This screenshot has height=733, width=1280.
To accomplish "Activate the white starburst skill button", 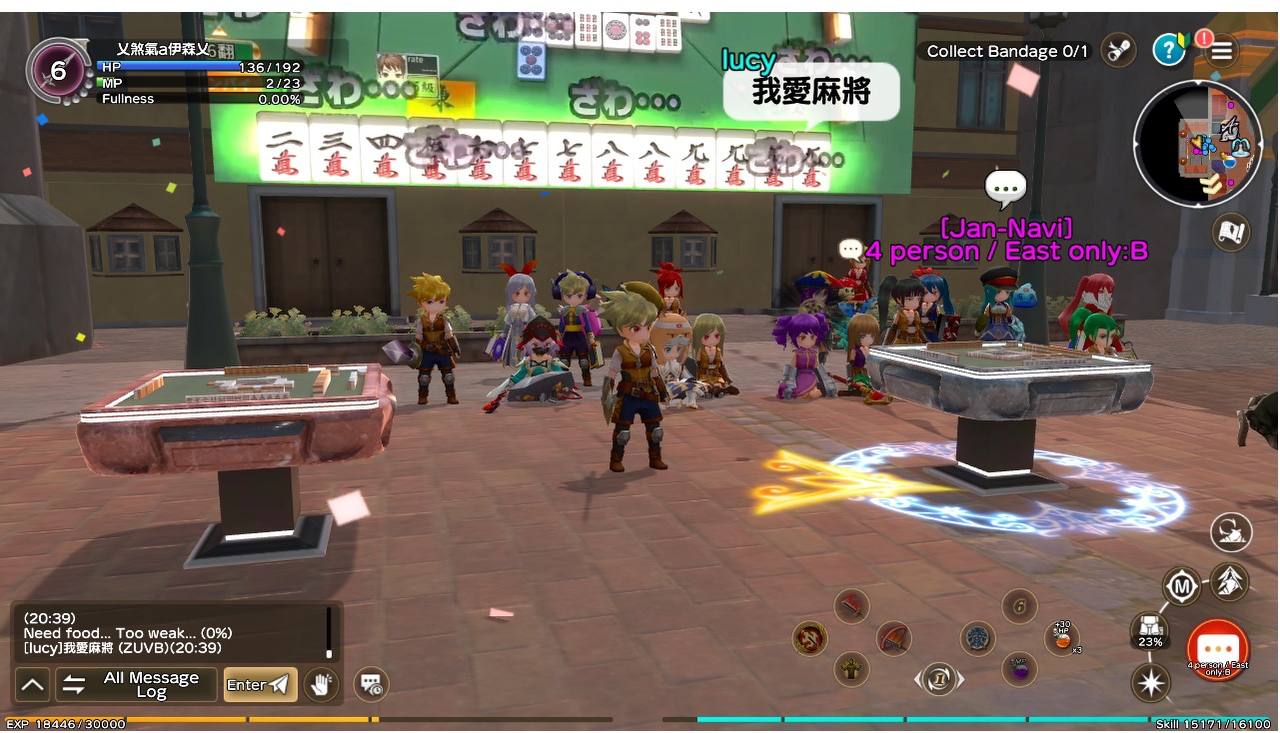I will coord(1151,683).
